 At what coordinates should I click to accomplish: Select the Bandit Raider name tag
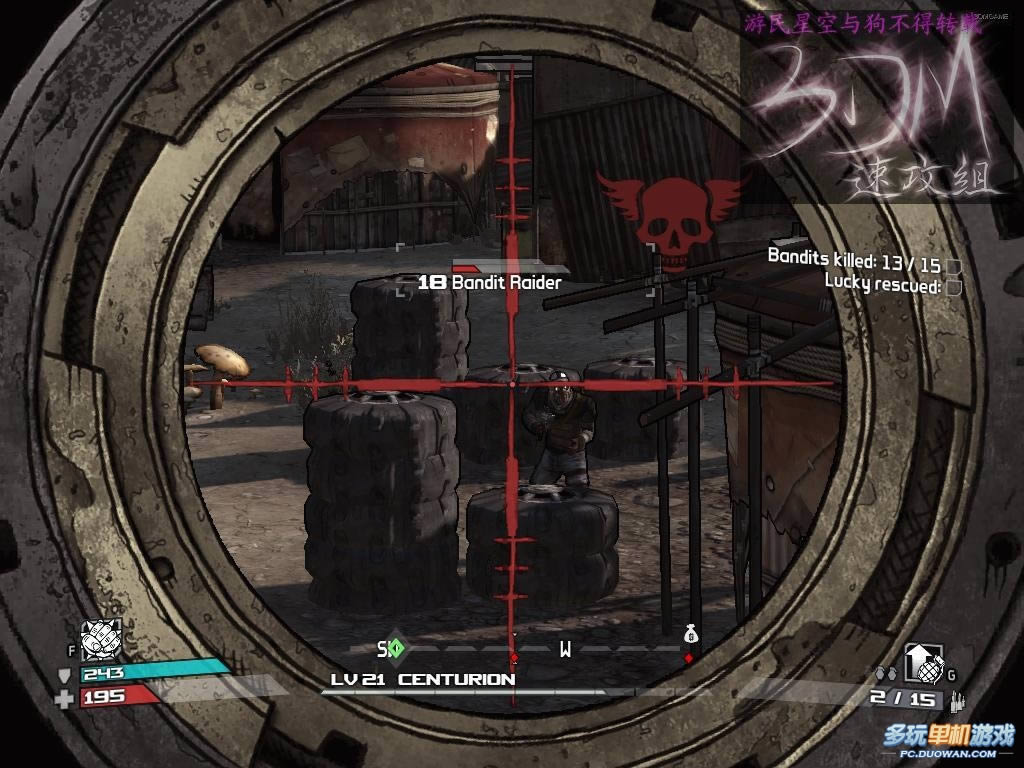click(490, 283)
